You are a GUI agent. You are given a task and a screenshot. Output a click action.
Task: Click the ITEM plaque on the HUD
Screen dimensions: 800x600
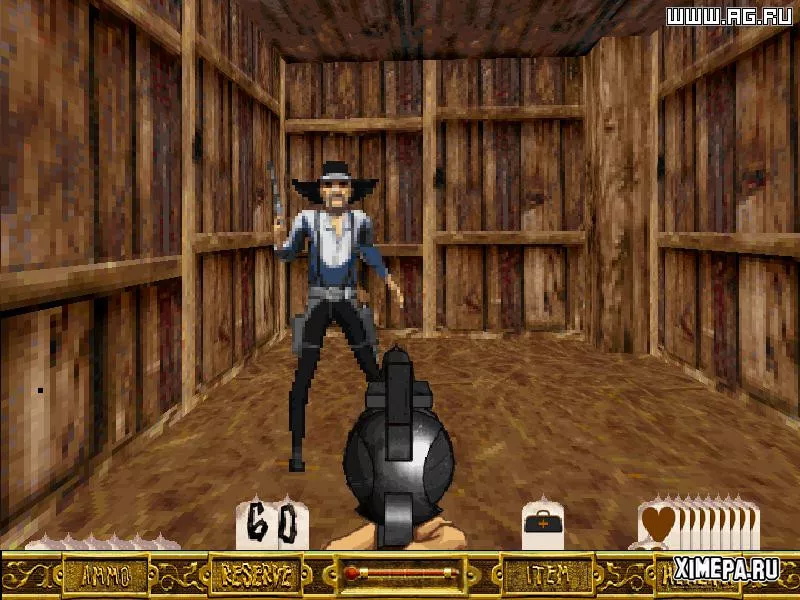[542, 574]
